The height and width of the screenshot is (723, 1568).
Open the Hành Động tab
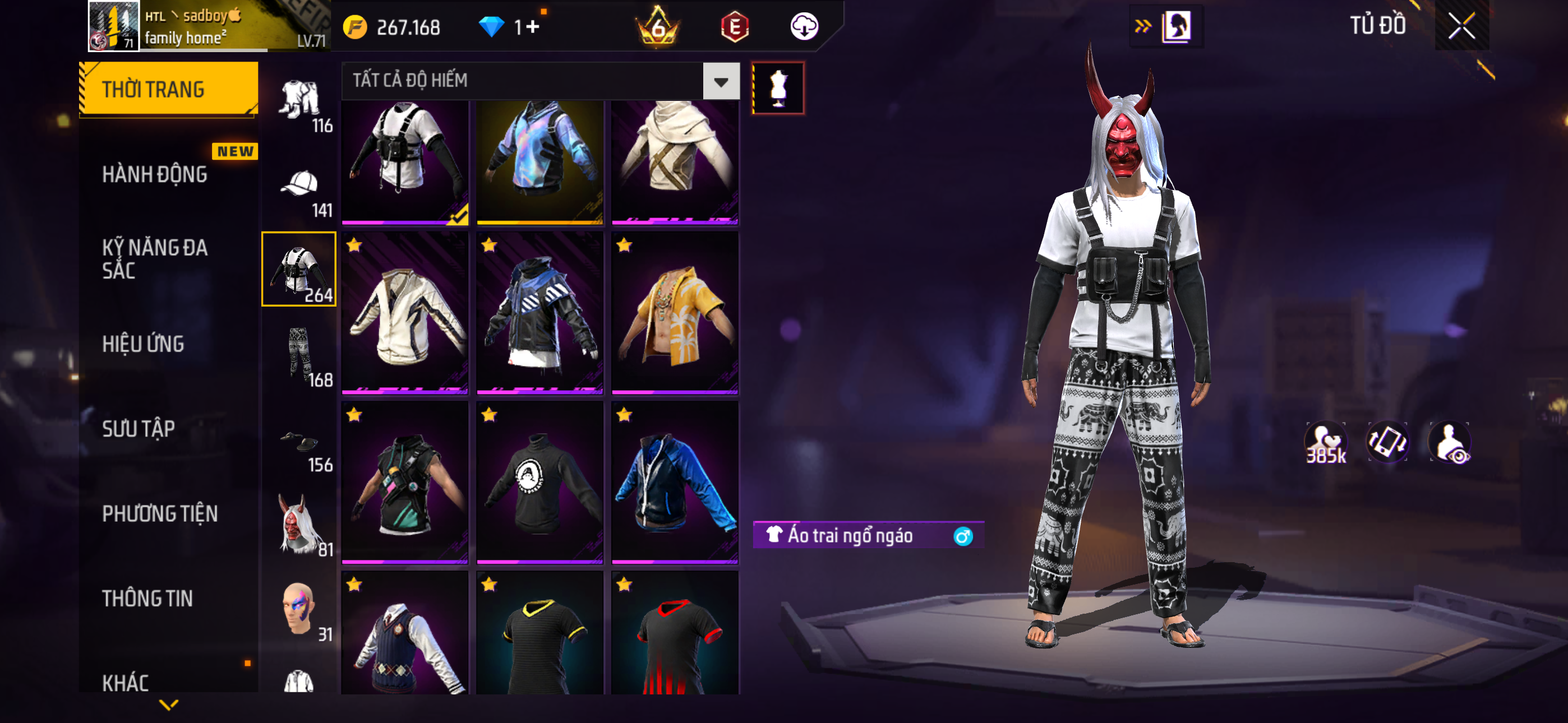[155, 174]
